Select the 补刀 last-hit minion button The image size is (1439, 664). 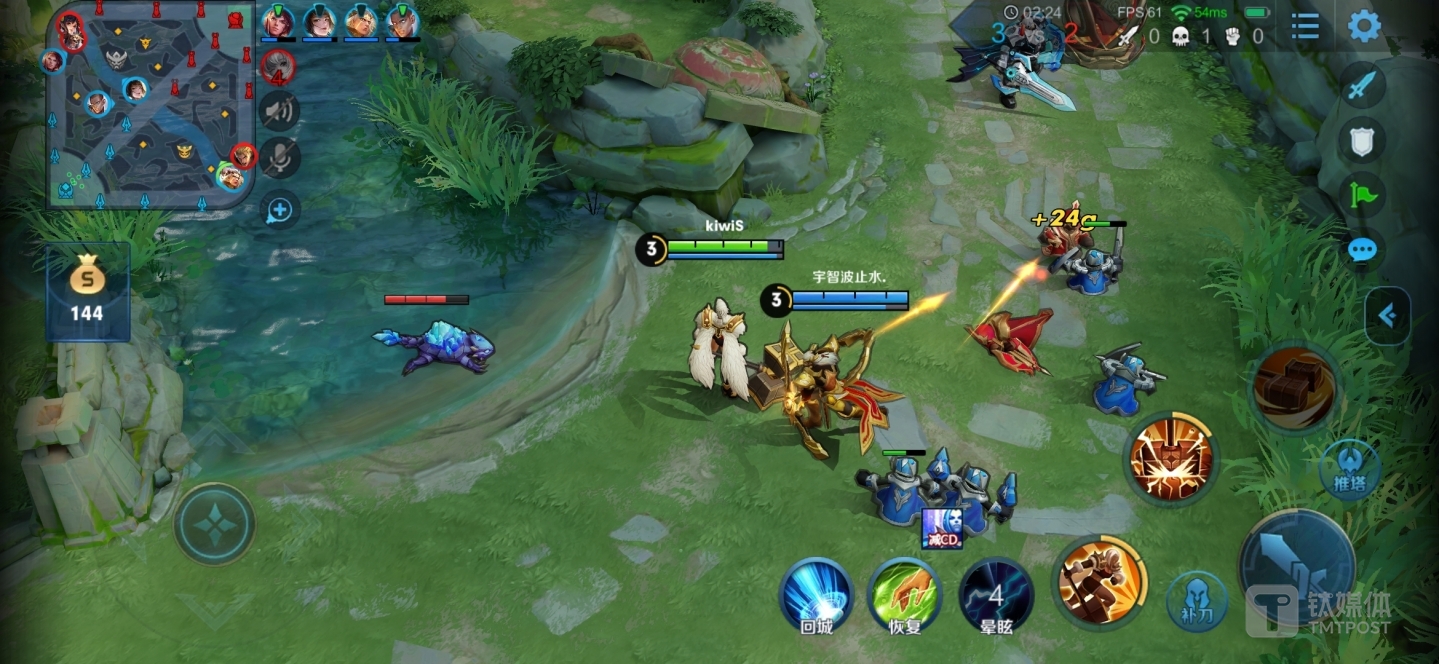(1196, 602)
